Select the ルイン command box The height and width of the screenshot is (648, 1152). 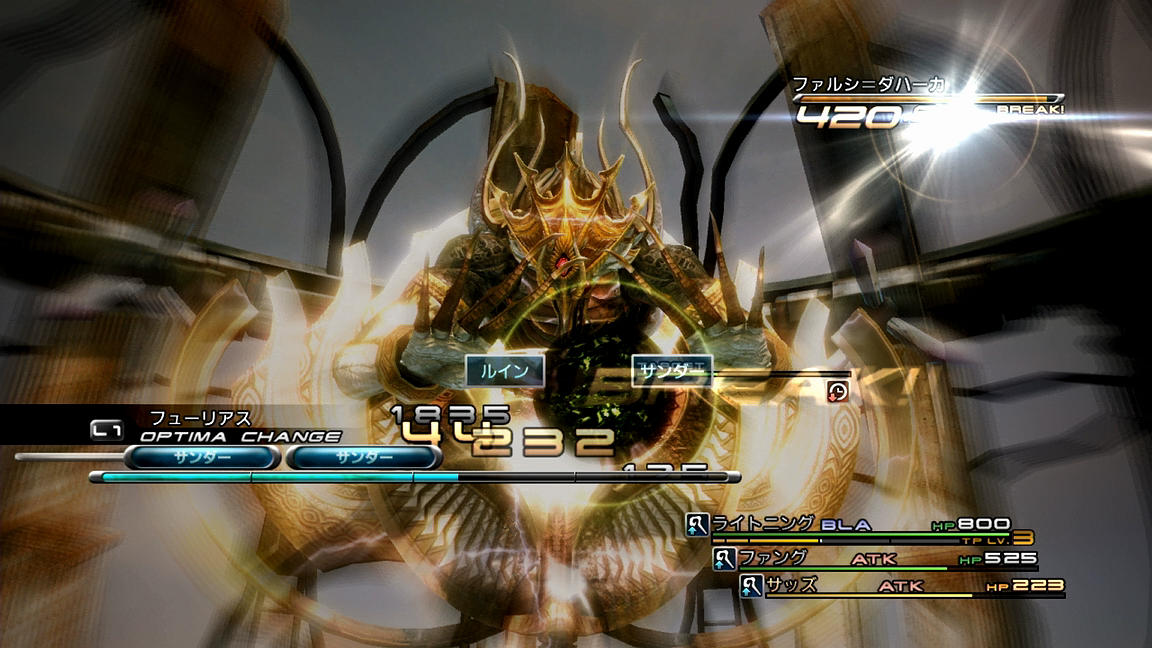[x=505, y=371]
